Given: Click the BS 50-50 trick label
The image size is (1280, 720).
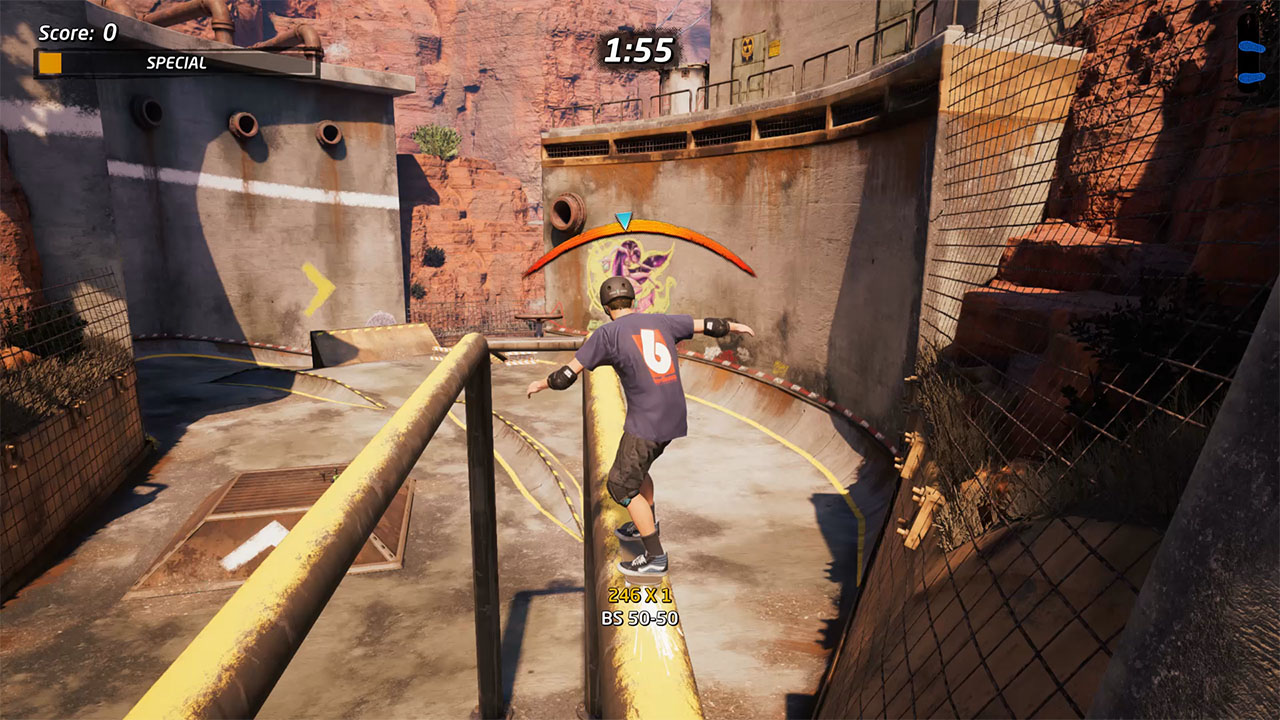Looking at the screenshot, I should [640, 617].
